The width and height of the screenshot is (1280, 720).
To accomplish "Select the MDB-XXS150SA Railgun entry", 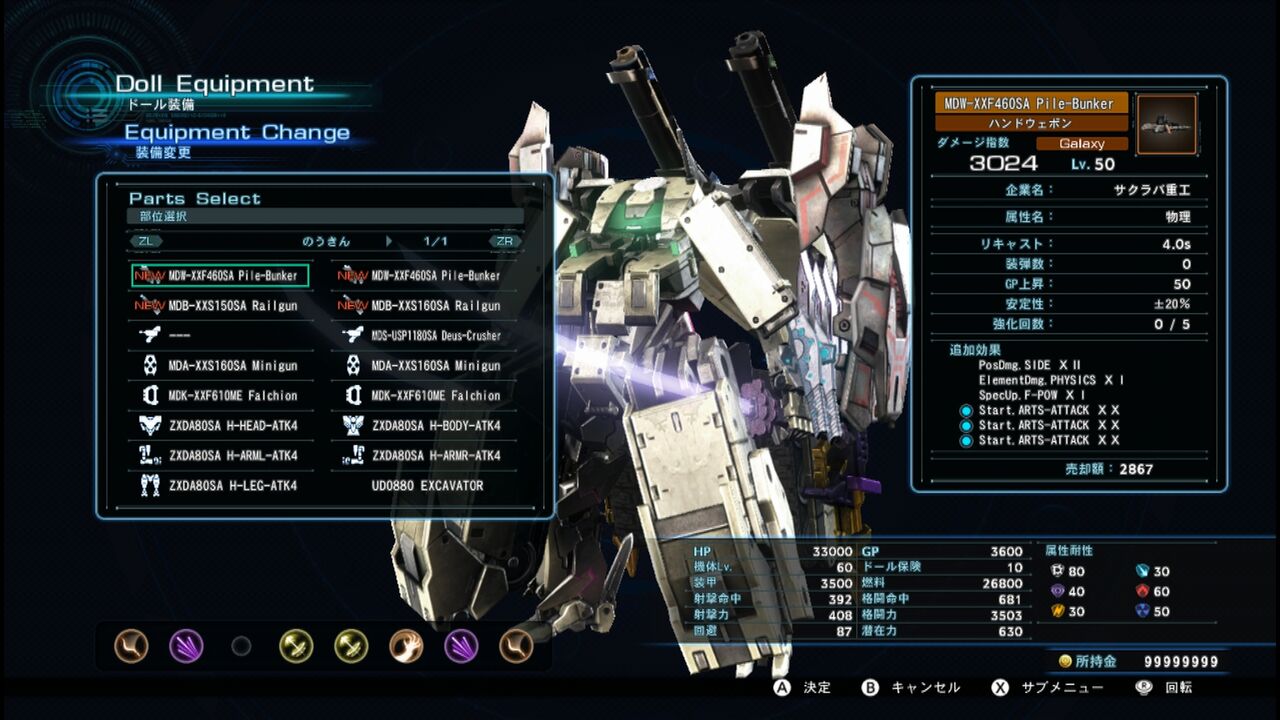I will click(220, 305).
